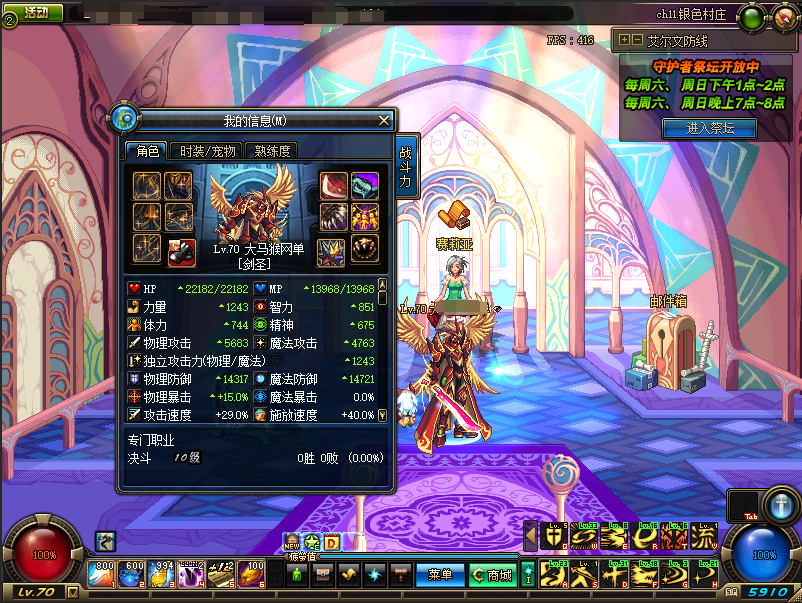Open the 熟练度 tab

click(x=272, y=151)
